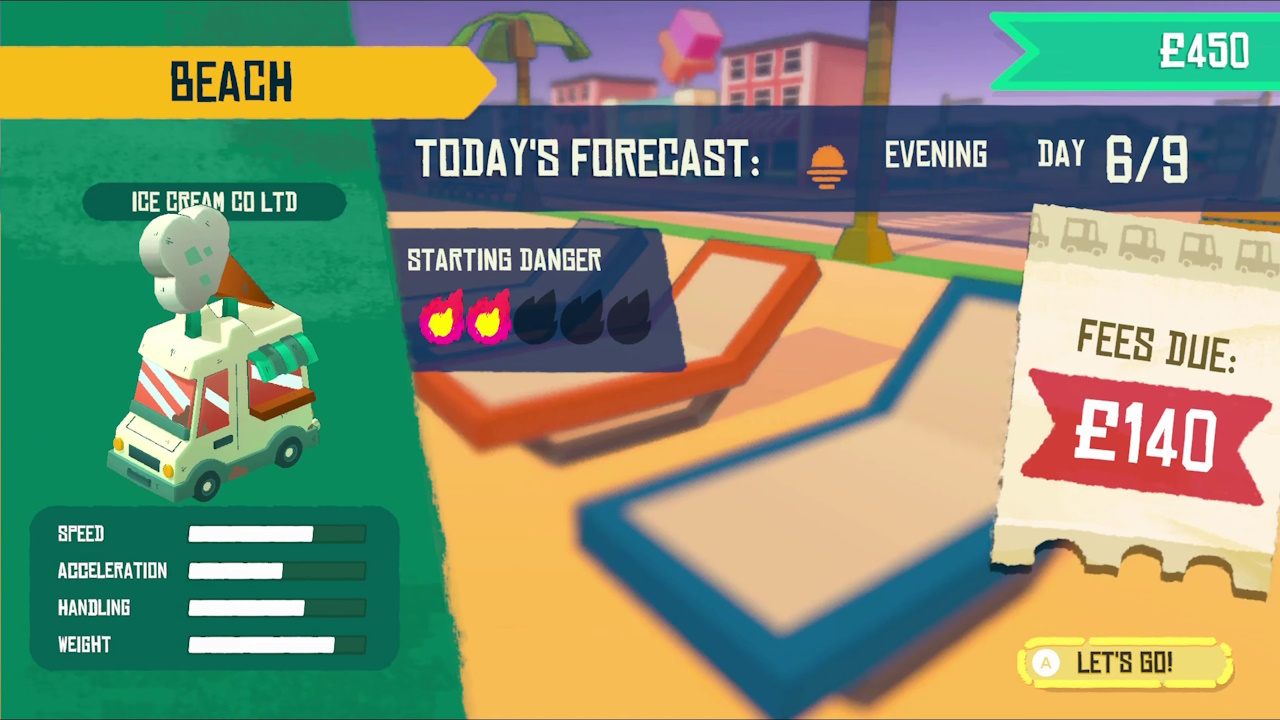Open the Ice Cream Co Ltd vehicle selector
The width and height of the screenshot is (1280, 720).
213,202
